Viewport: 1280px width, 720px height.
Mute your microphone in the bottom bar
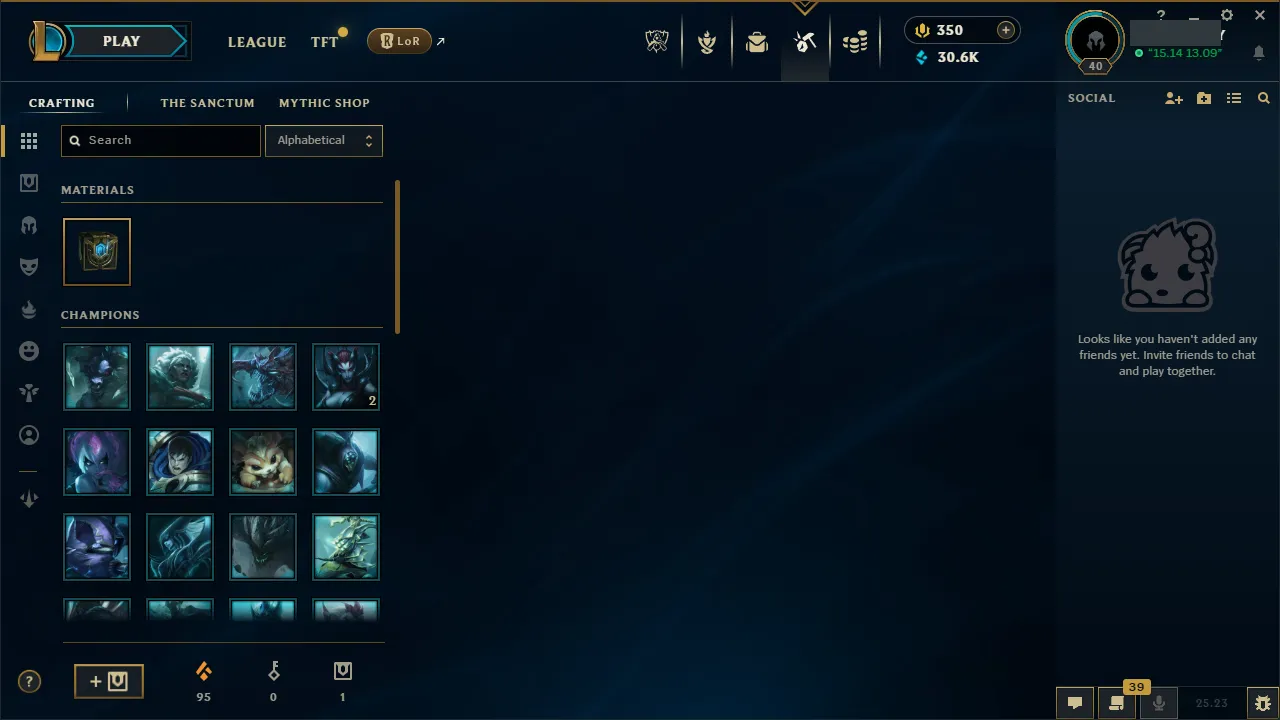[1159, 702]
